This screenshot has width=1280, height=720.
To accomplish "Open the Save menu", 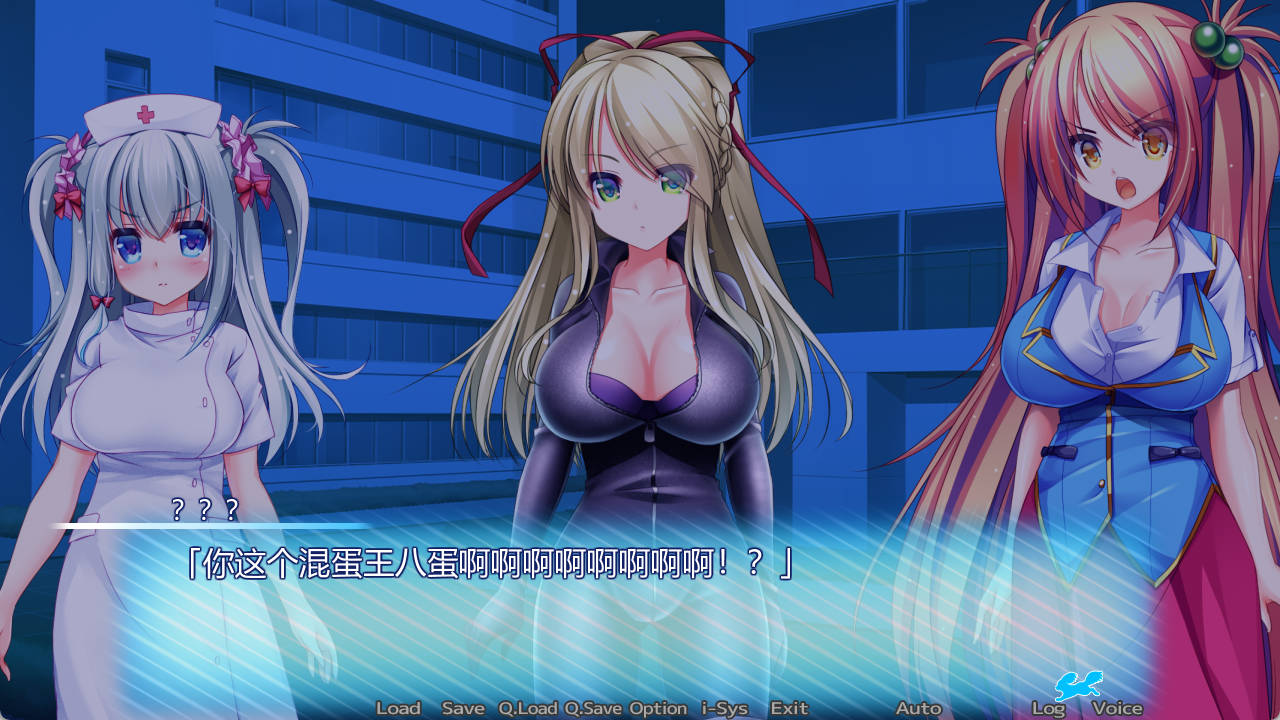I will [463, 708].
